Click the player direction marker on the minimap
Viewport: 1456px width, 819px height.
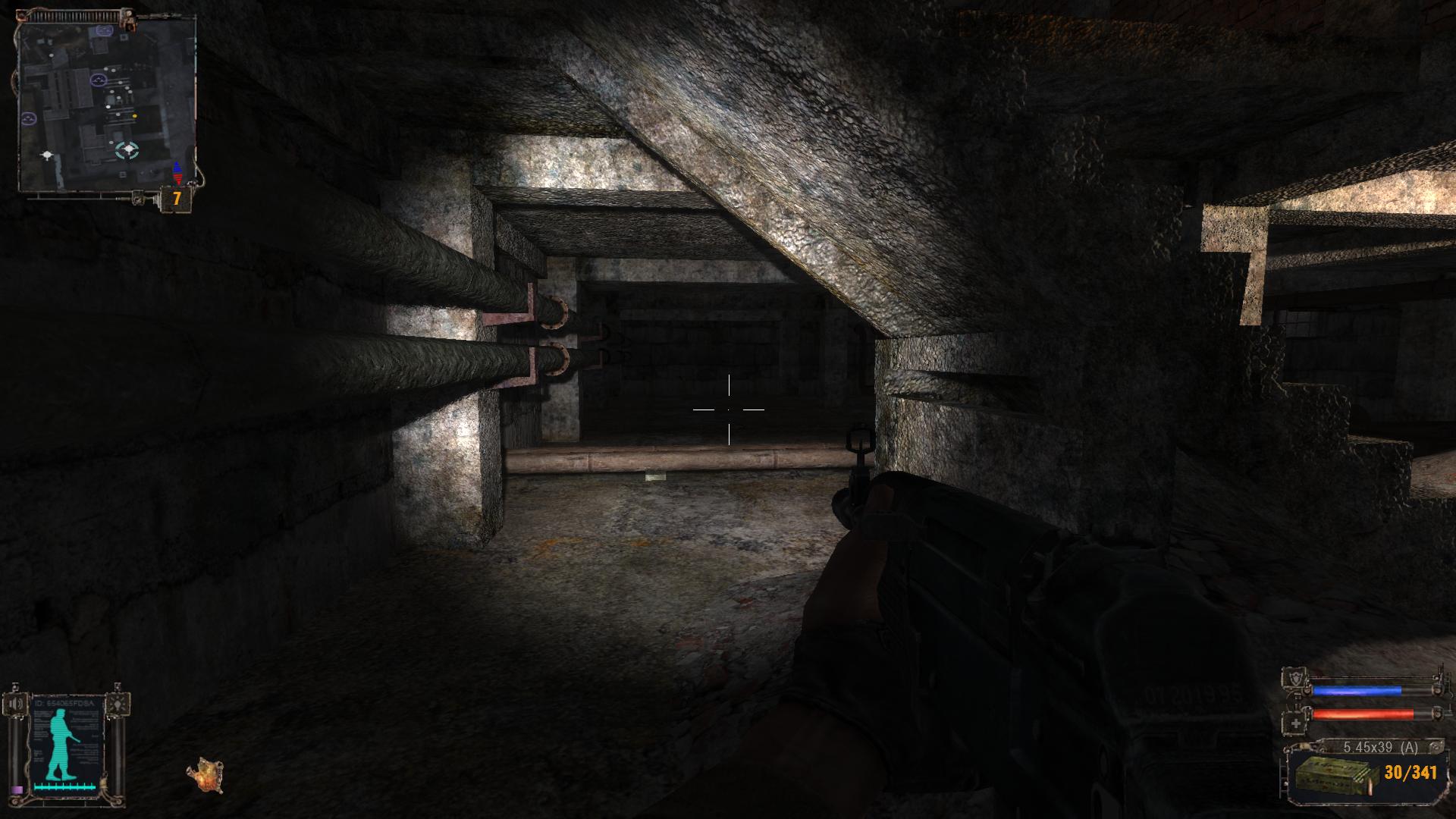pos(128,149)
